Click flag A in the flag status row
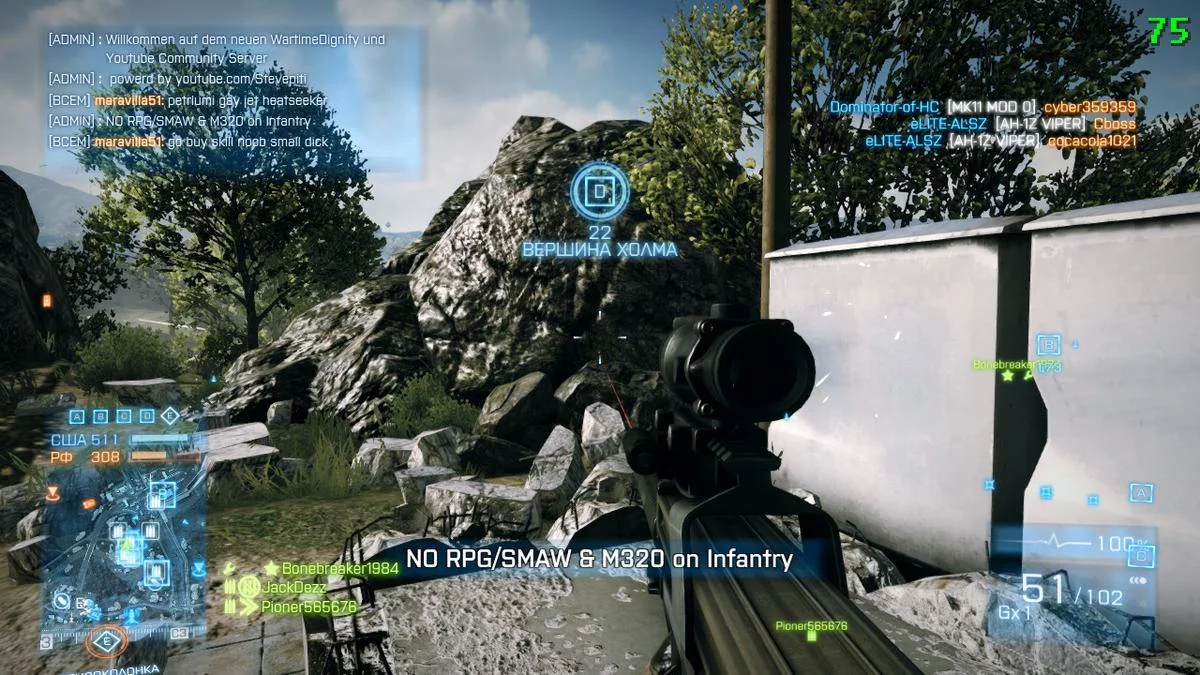 pos(79,416)
